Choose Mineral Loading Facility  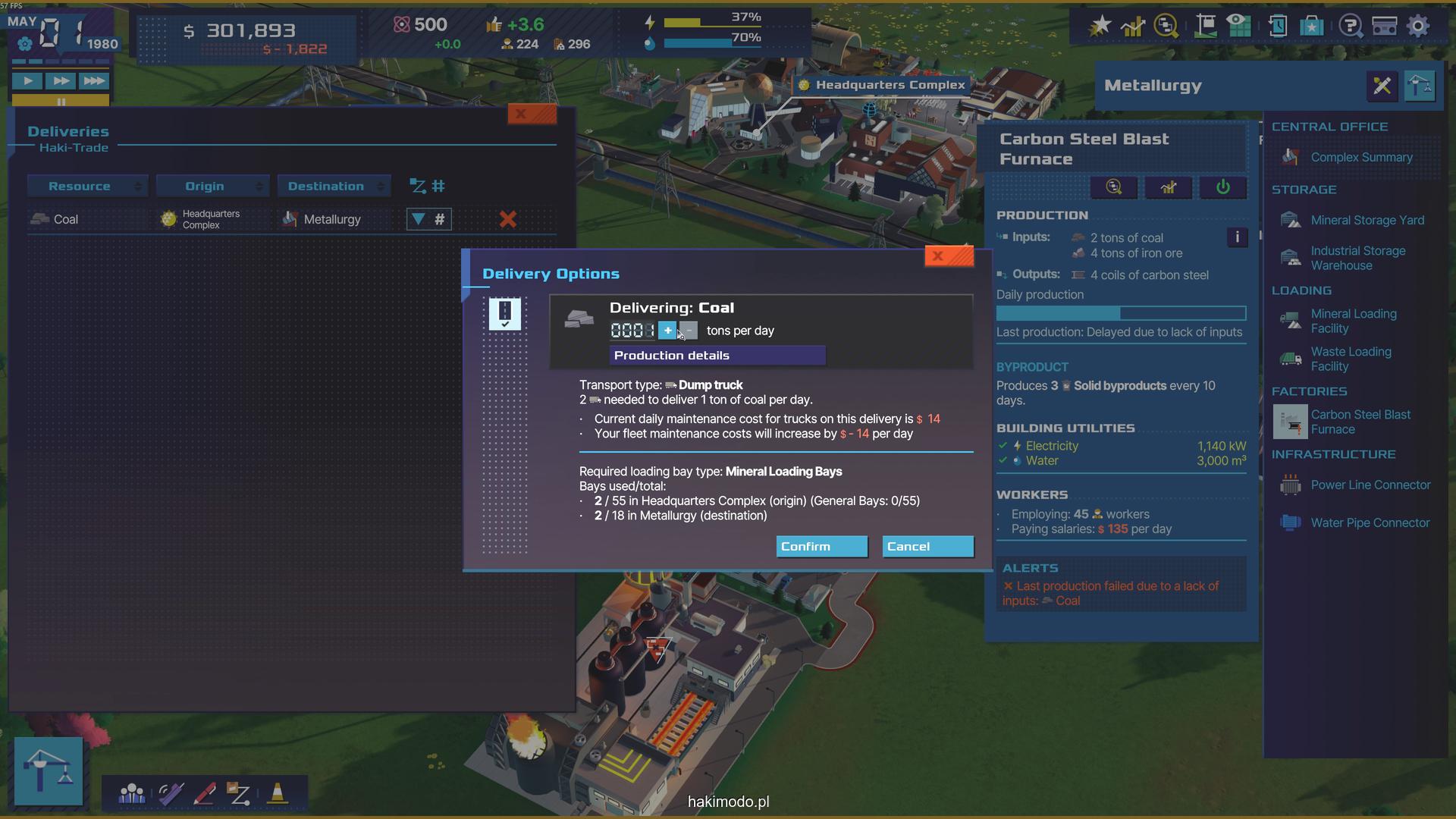(x=1353, y=322)
